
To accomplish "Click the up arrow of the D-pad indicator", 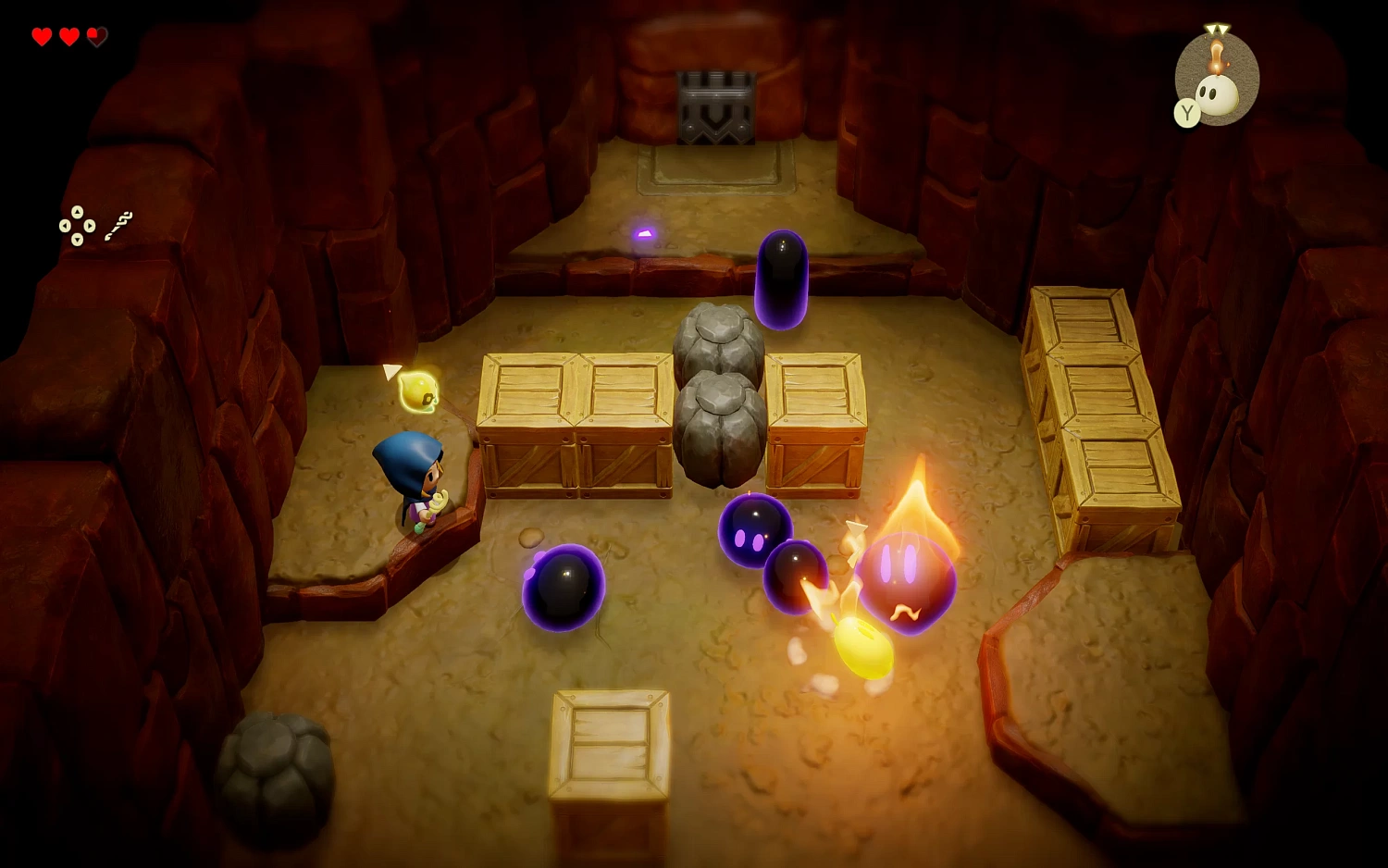I will (78, 213).
